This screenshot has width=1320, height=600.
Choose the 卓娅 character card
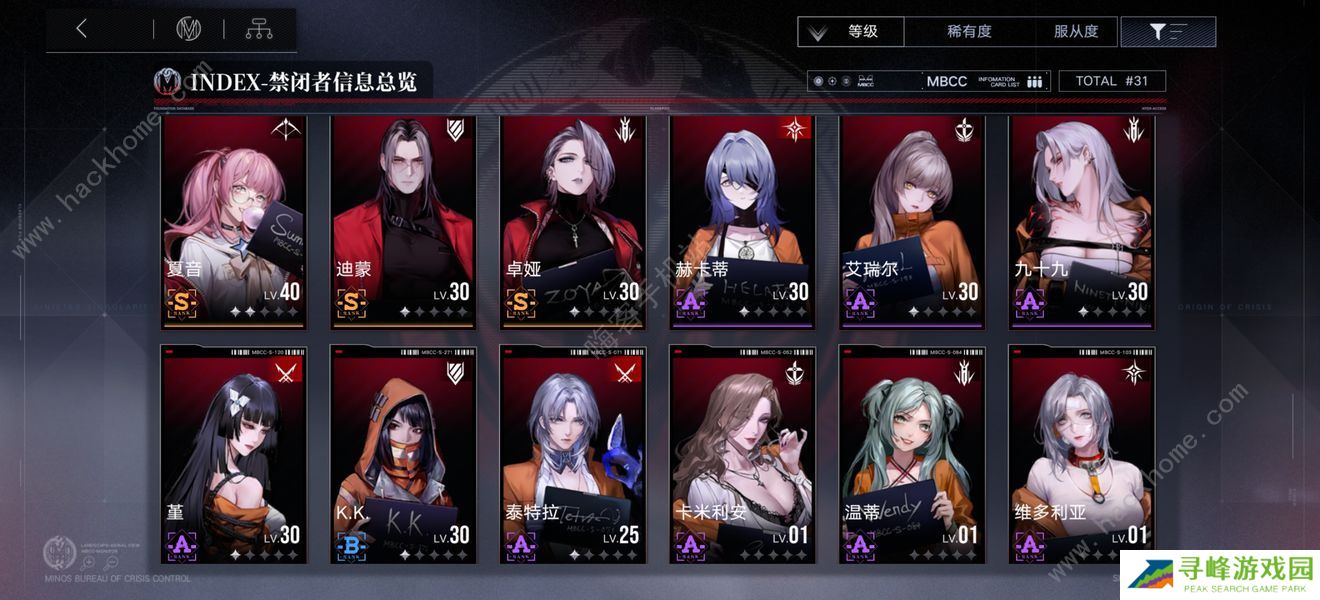pos(573,222)
